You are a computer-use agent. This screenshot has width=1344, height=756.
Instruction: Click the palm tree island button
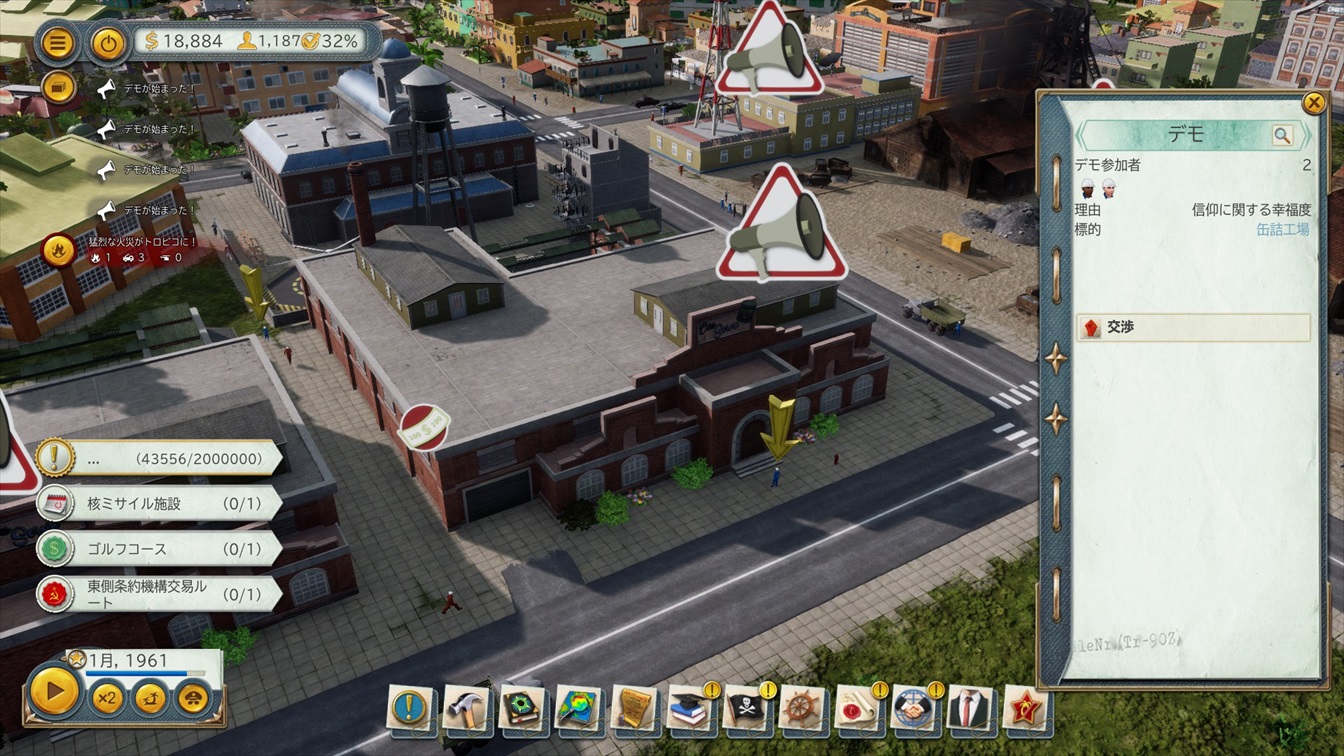(x=150, y=697)
